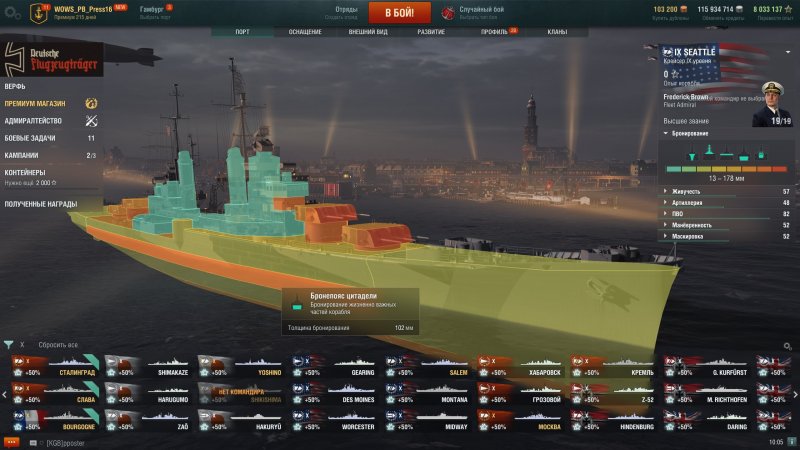Open the Контейнеры section
800x450 pixels.
coord(26,172)
